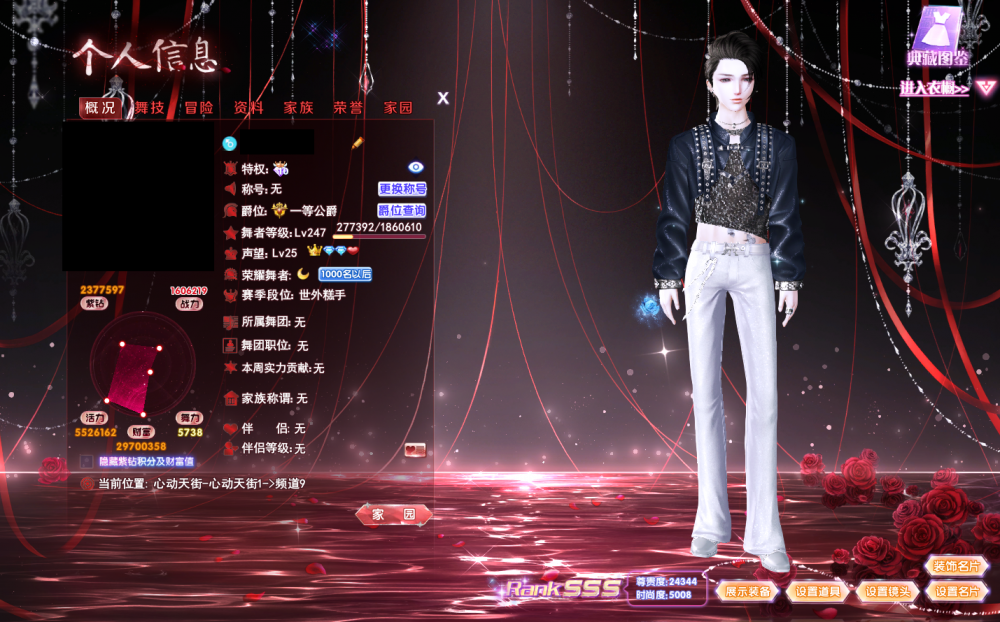Click the 更换称号 button

(402, 189)
